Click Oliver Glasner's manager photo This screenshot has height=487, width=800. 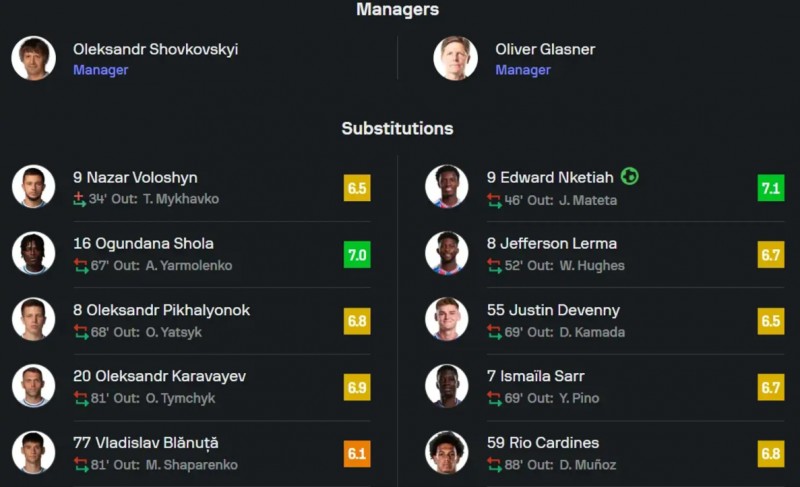coord(455,58)
